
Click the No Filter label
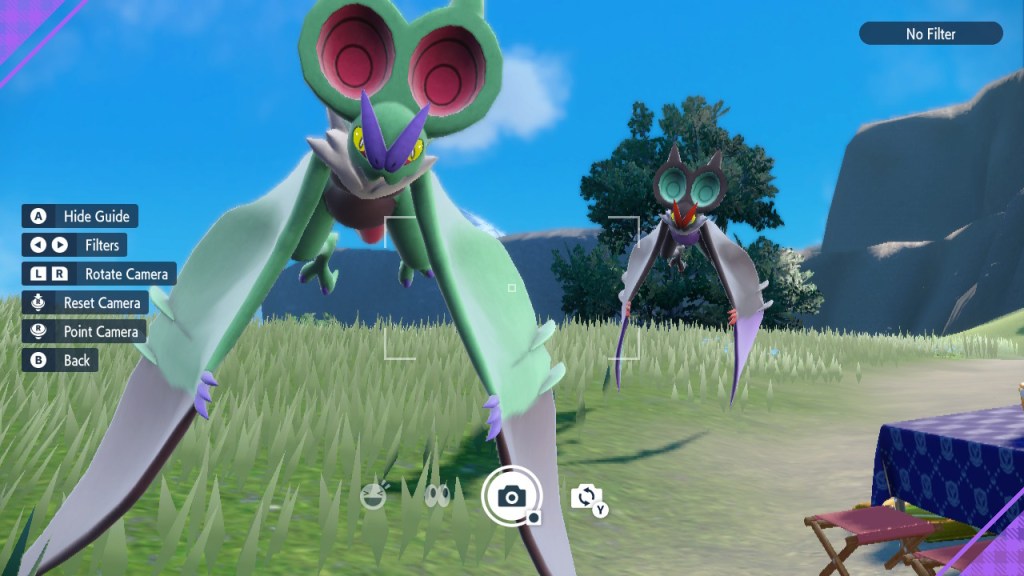coord(930,34)
